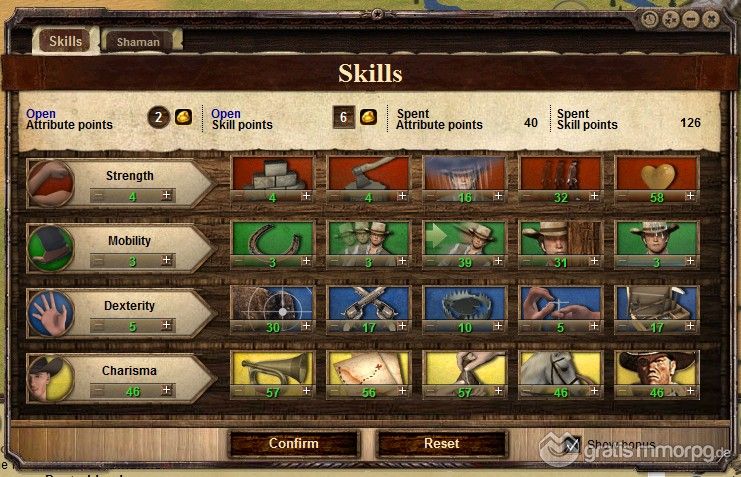Choose the bear trap skill icon
This screenshot has width=741, height=477.
[x=464, y=304]
